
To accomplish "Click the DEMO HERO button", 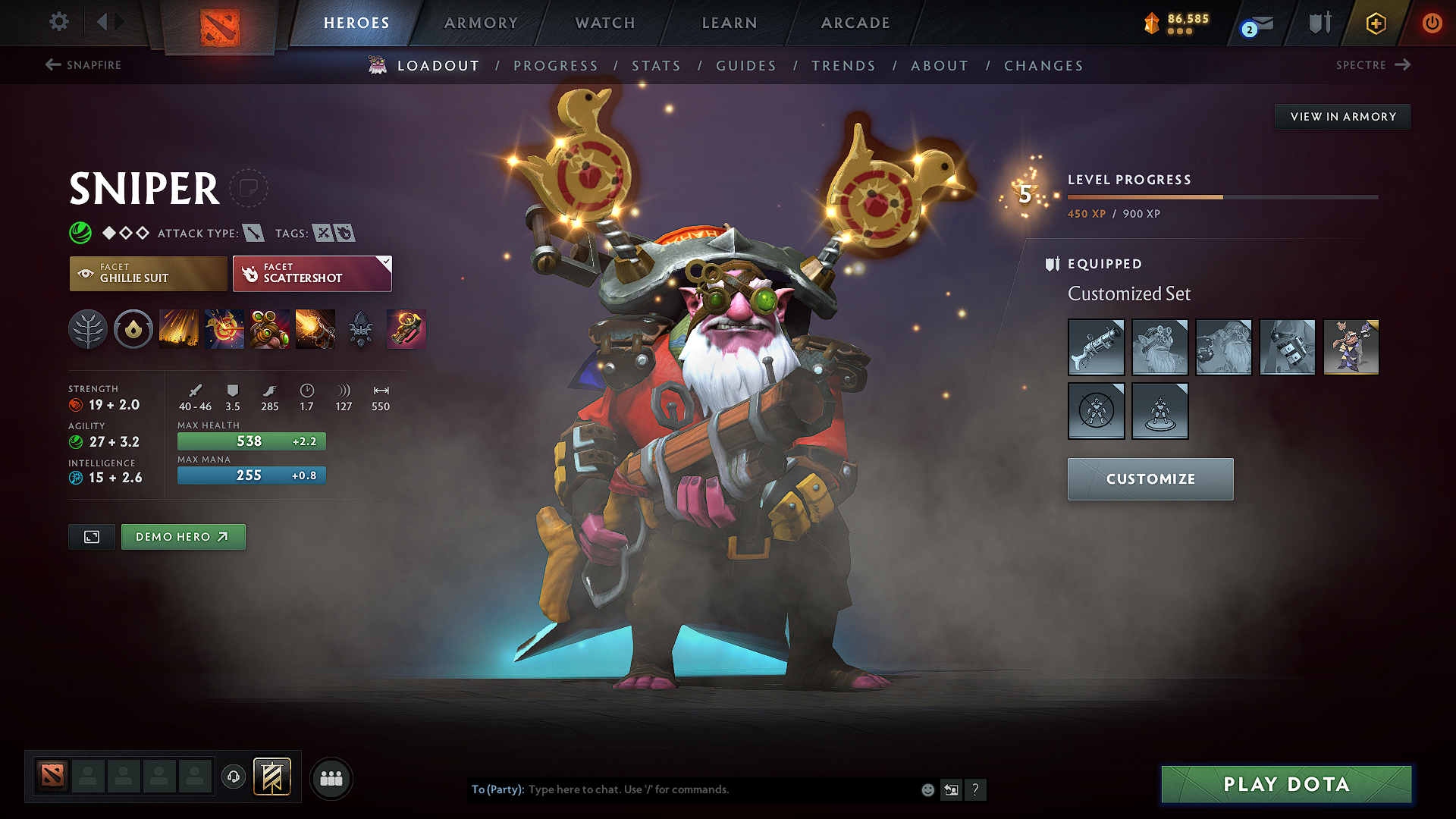I will point(183,536).
